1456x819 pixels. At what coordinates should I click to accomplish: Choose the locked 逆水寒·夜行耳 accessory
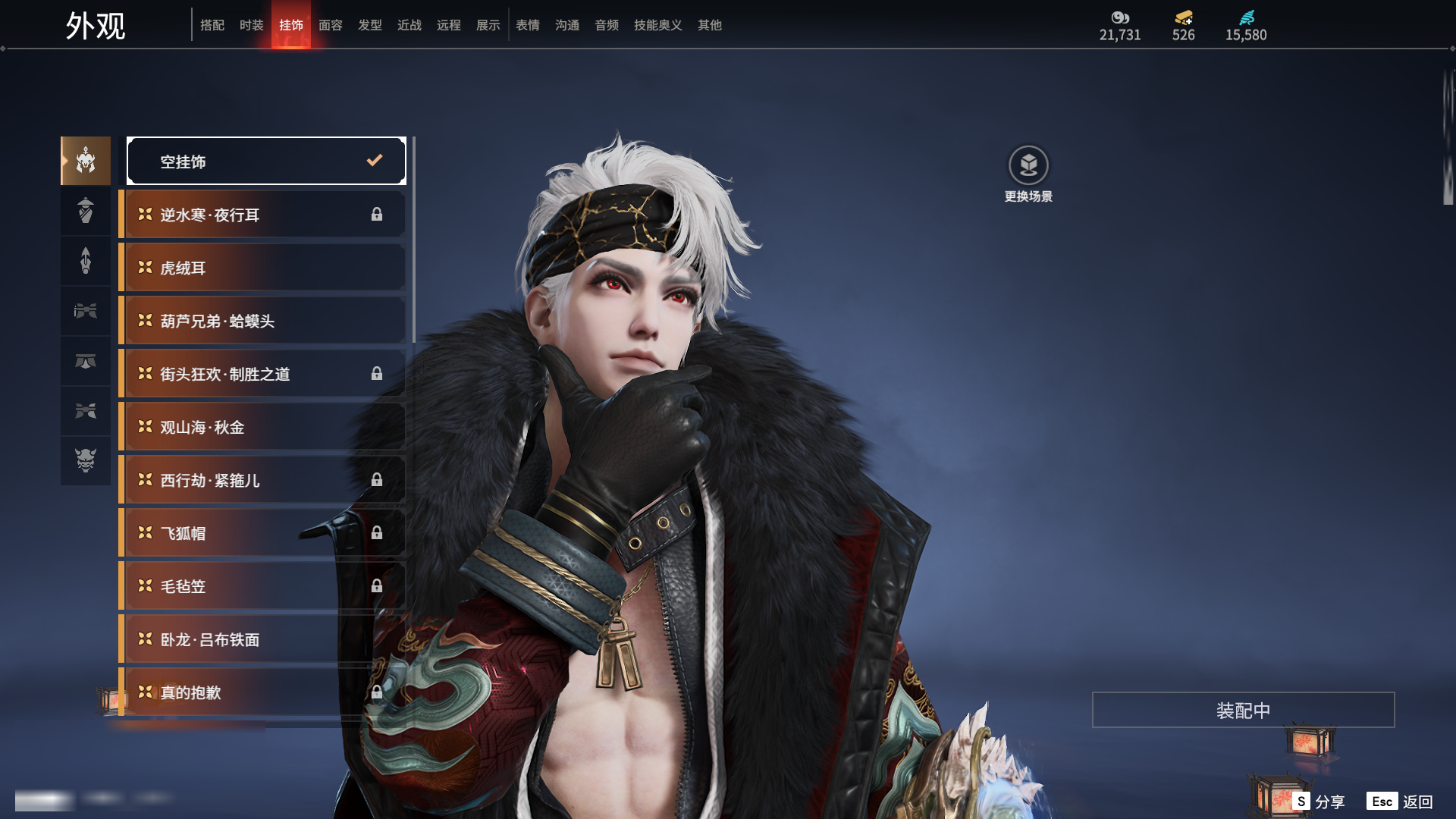(262, 215)
